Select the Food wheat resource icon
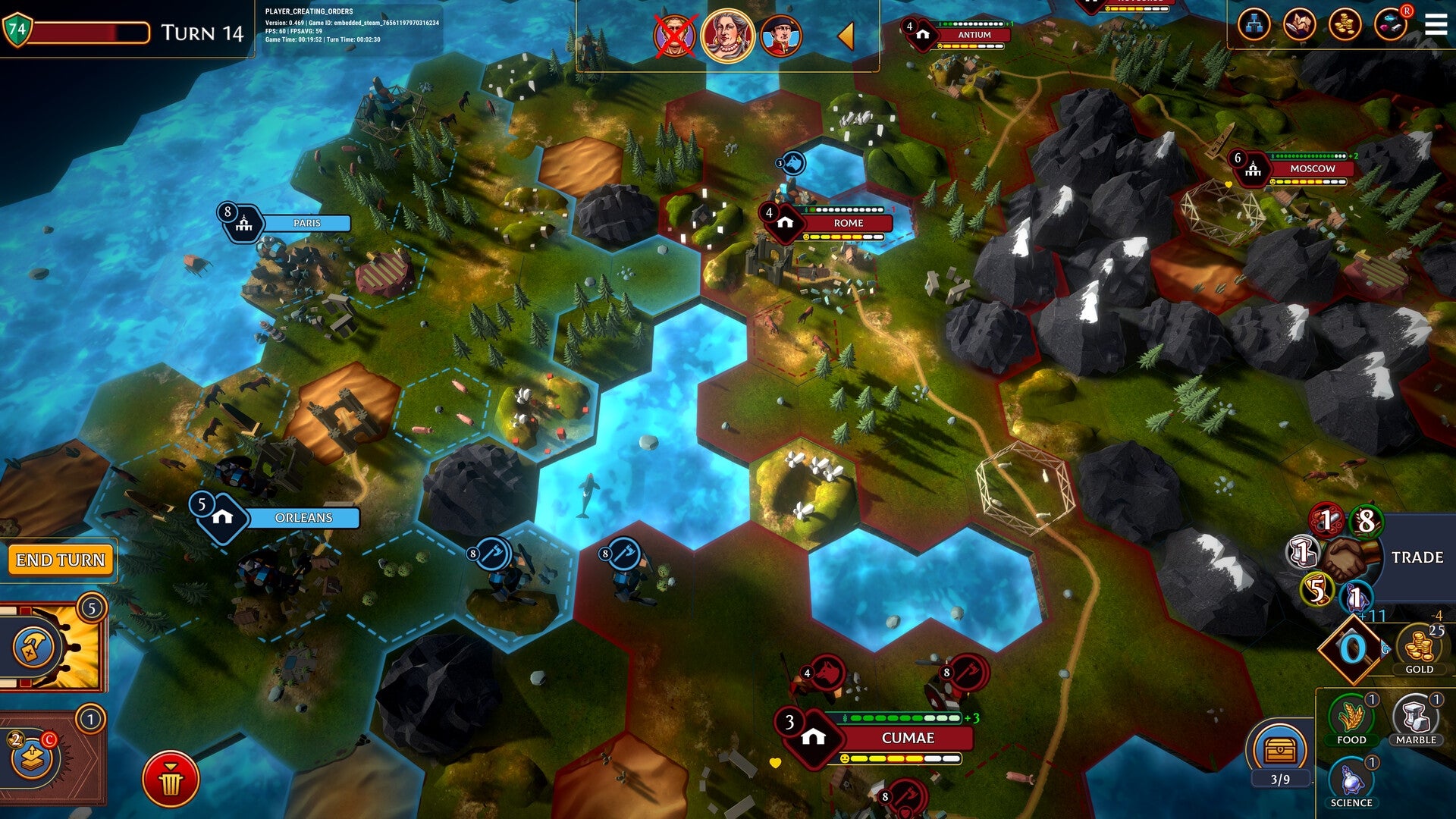This screenshot has height=819, width=1456. [x=1352, y=714]
